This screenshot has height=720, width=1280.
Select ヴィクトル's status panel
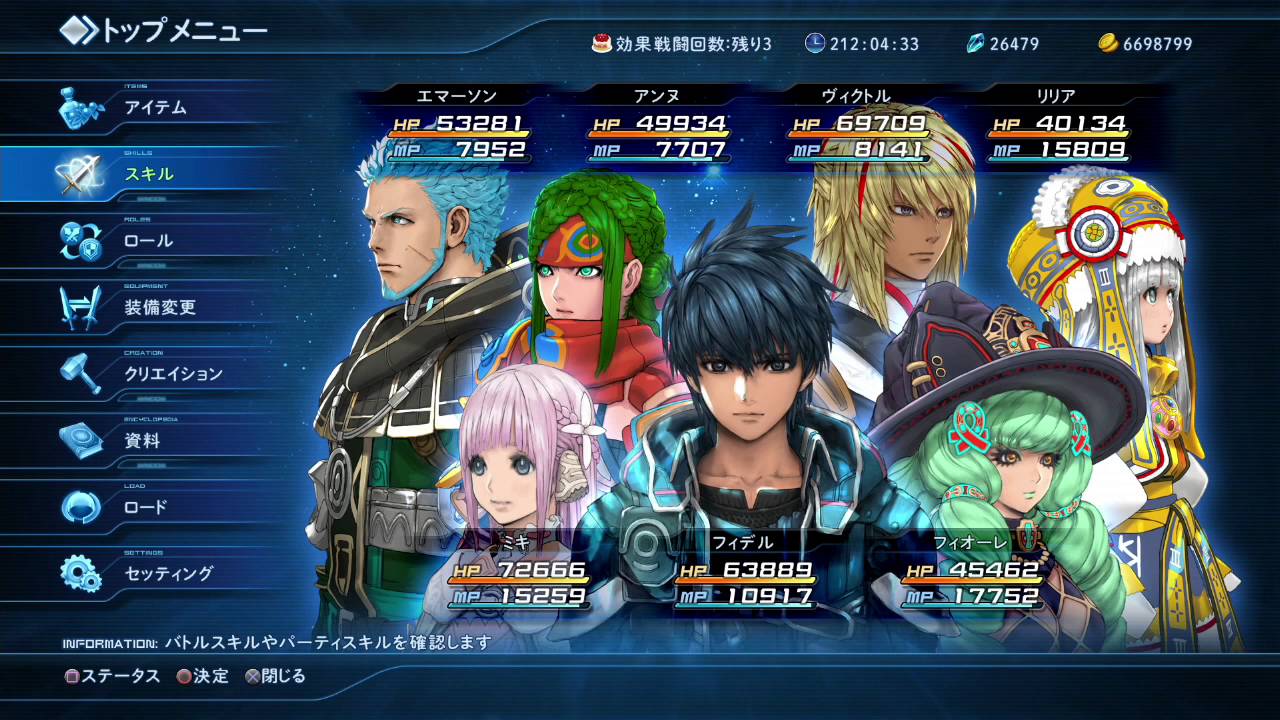(x=857, y=125)
